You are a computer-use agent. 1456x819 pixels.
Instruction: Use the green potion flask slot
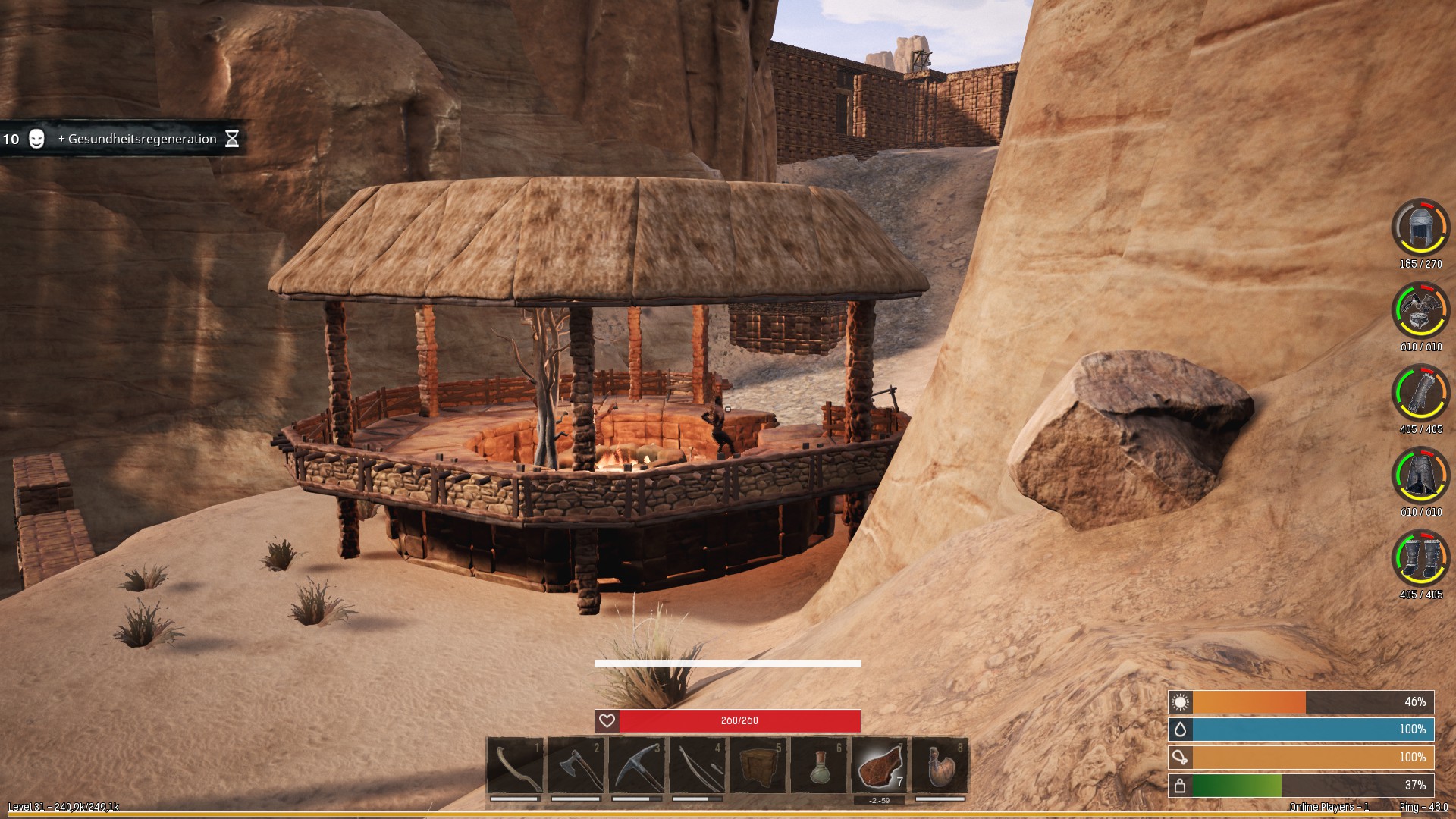(819, 766)
